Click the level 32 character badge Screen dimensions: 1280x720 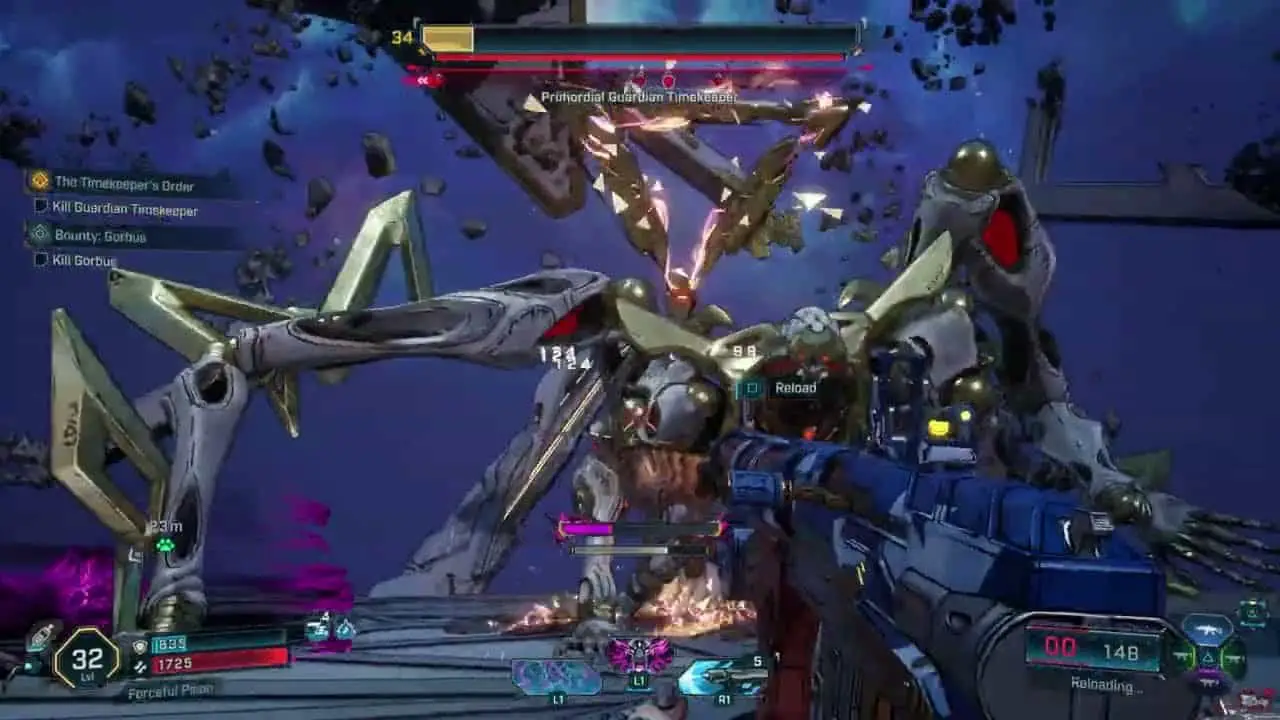[86, 658]
